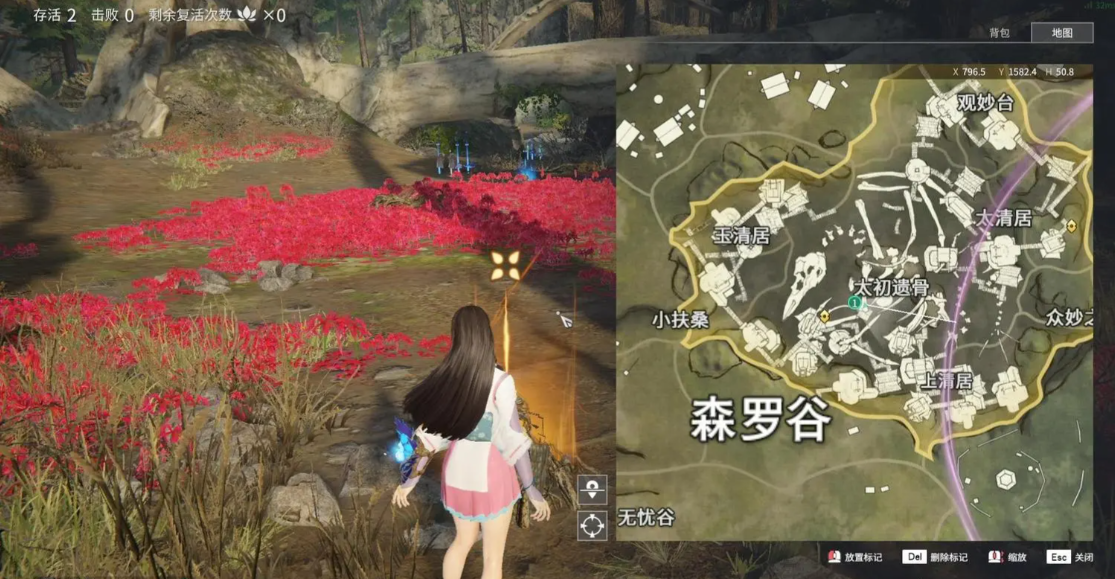Click the yellow marker near the map's east edge
Viewport: 1115px width, 579px height.
pos(1071,227)
